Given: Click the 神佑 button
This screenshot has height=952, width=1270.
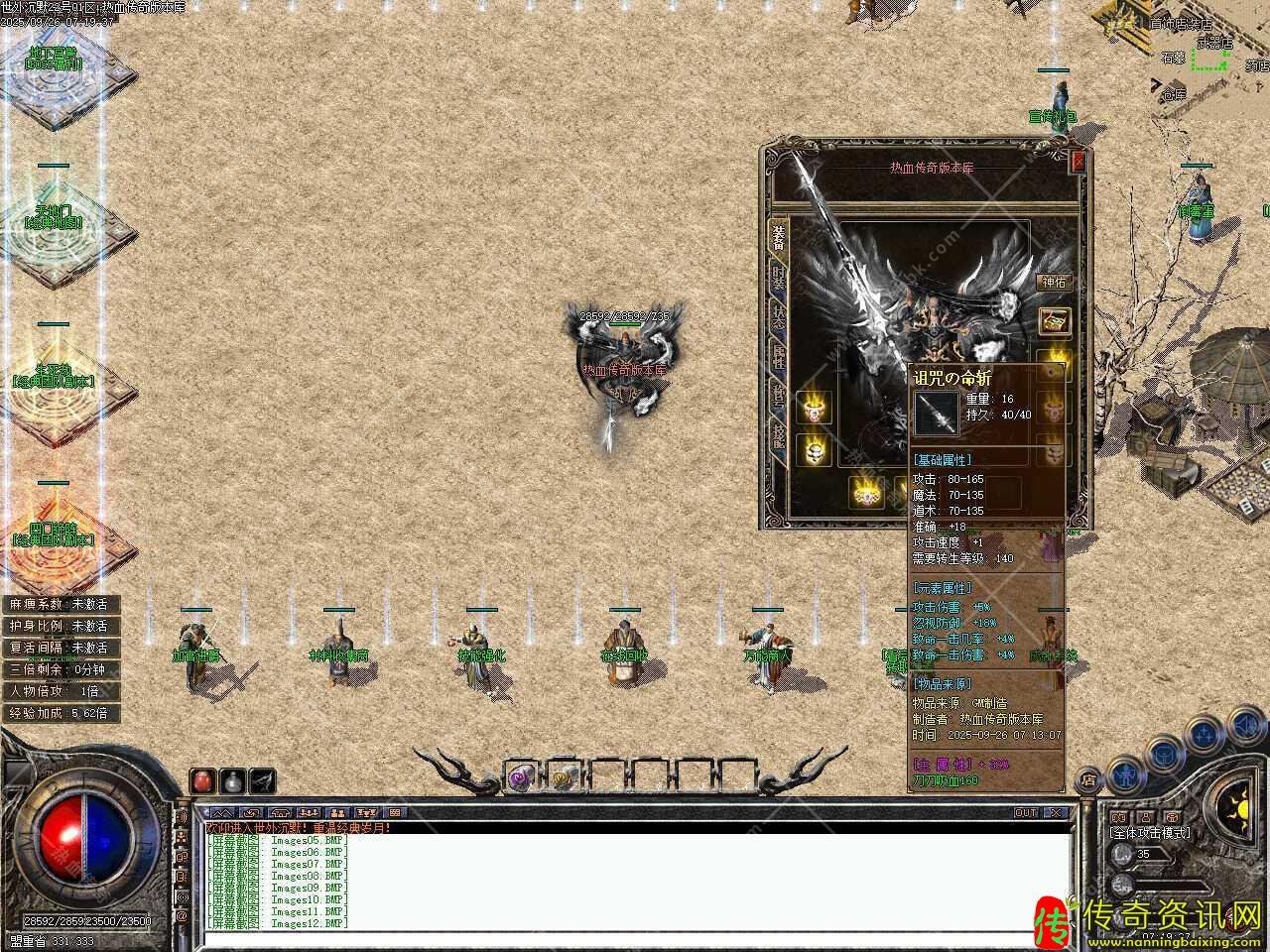Looking at the screenshot, I should click(x=1054, y=283).
